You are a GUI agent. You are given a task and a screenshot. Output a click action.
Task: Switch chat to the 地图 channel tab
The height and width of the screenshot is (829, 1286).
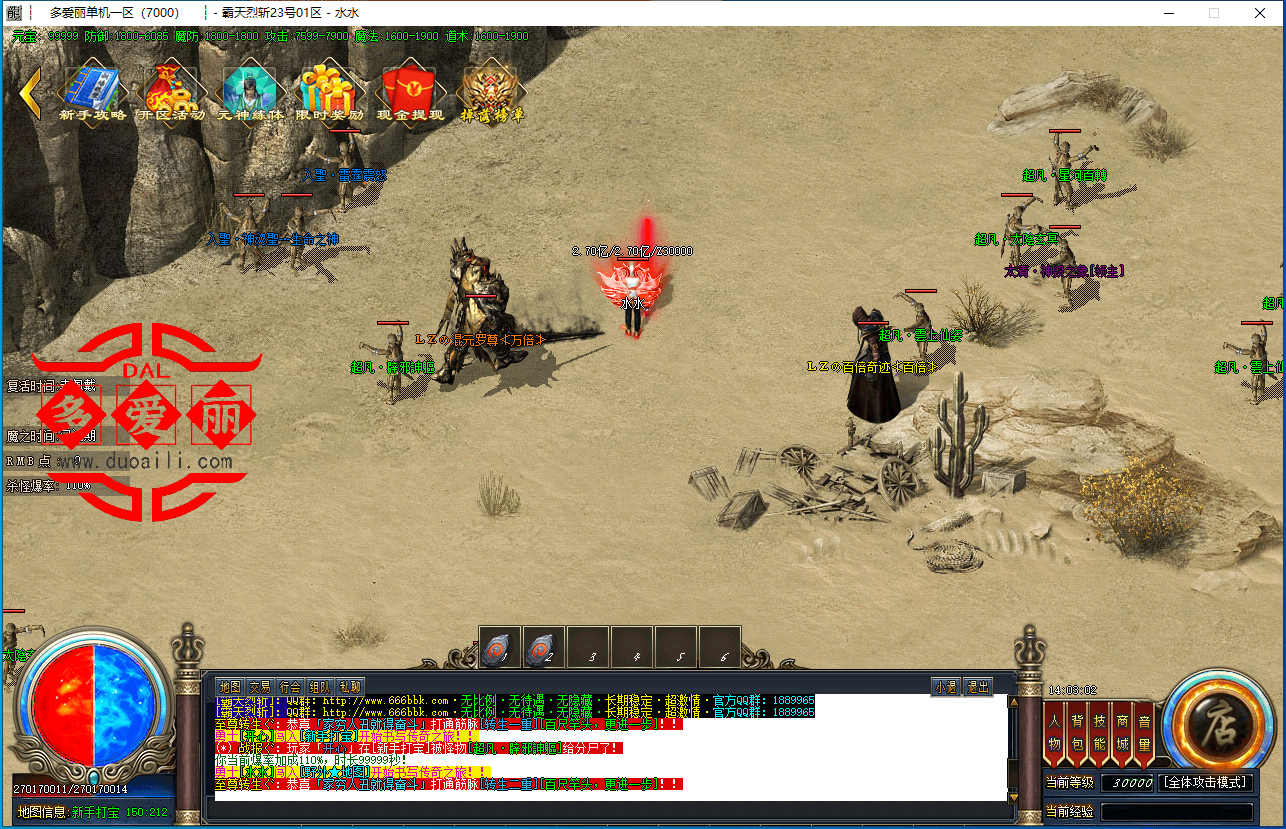point(230,687)
